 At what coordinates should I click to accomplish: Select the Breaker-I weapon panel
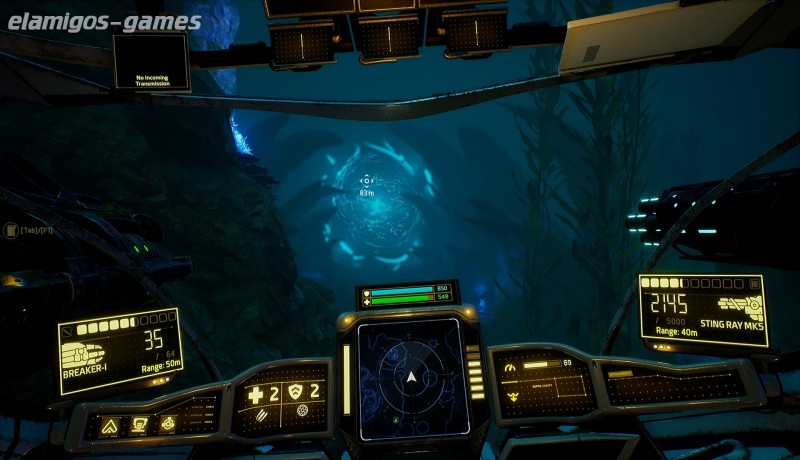(120, 350)
